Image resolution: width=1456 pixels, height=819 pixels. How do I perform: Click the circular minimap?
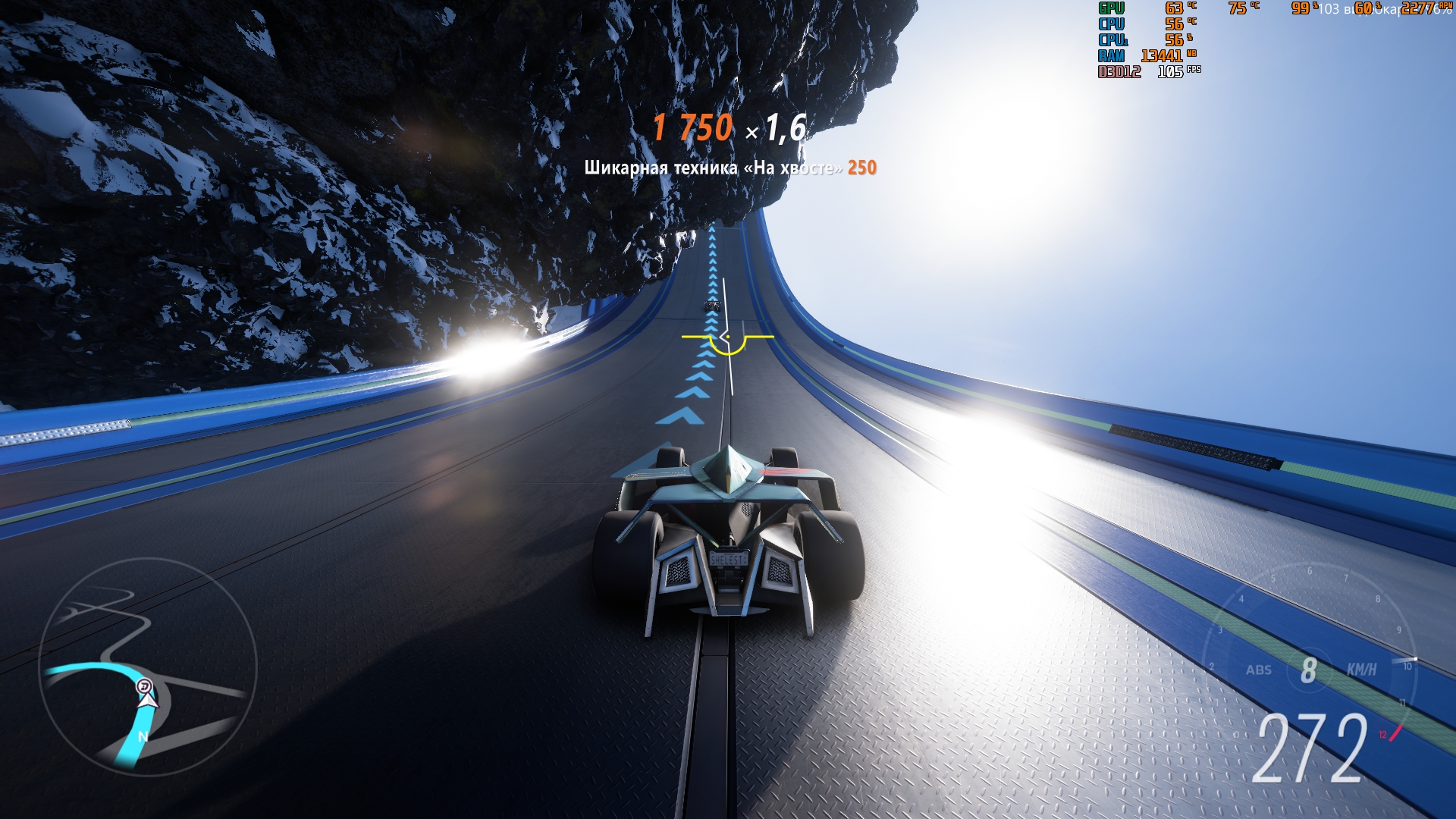click(148, 667)
